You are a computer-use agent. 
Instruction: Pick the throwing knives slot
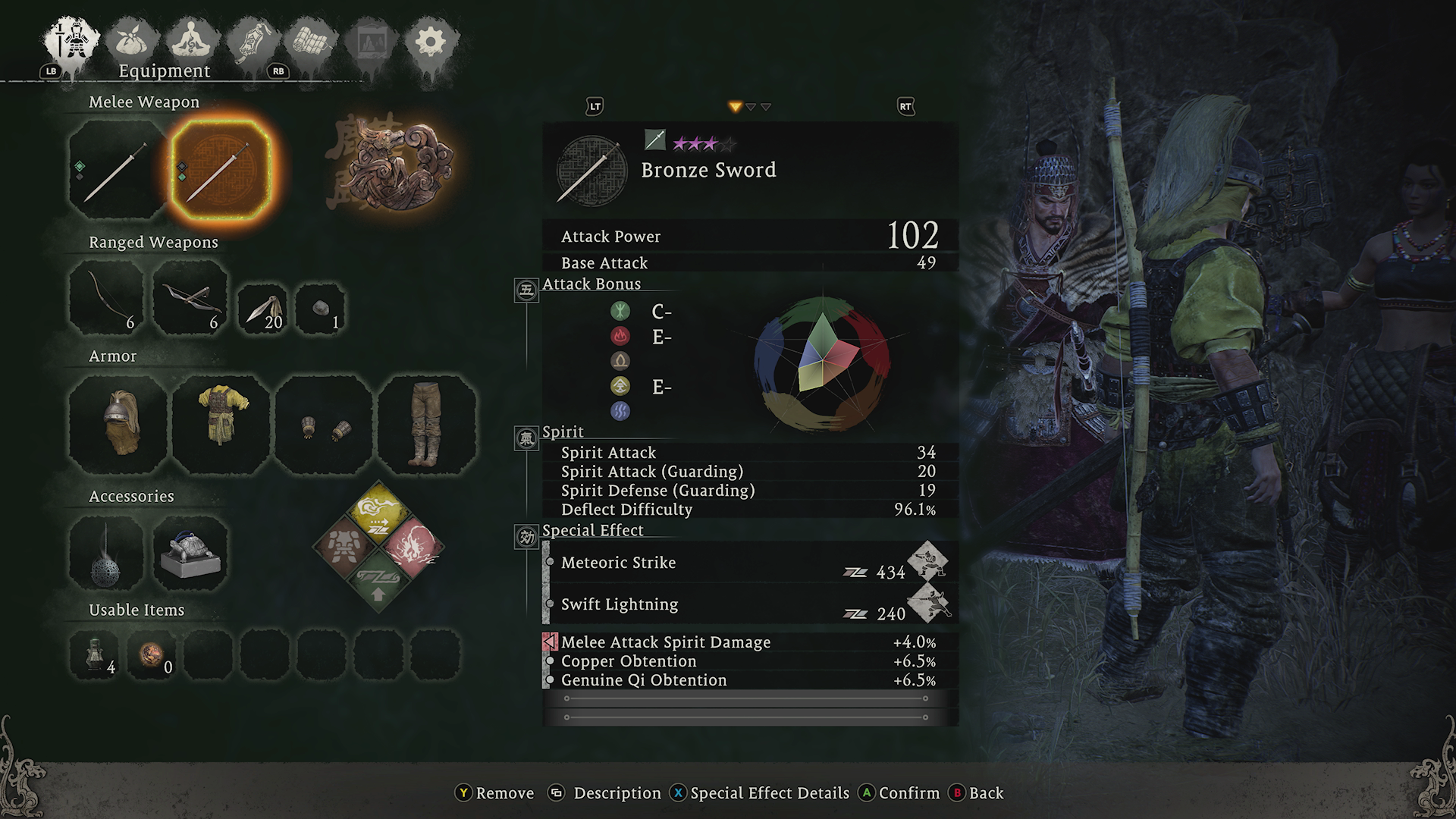click(262, 309)
